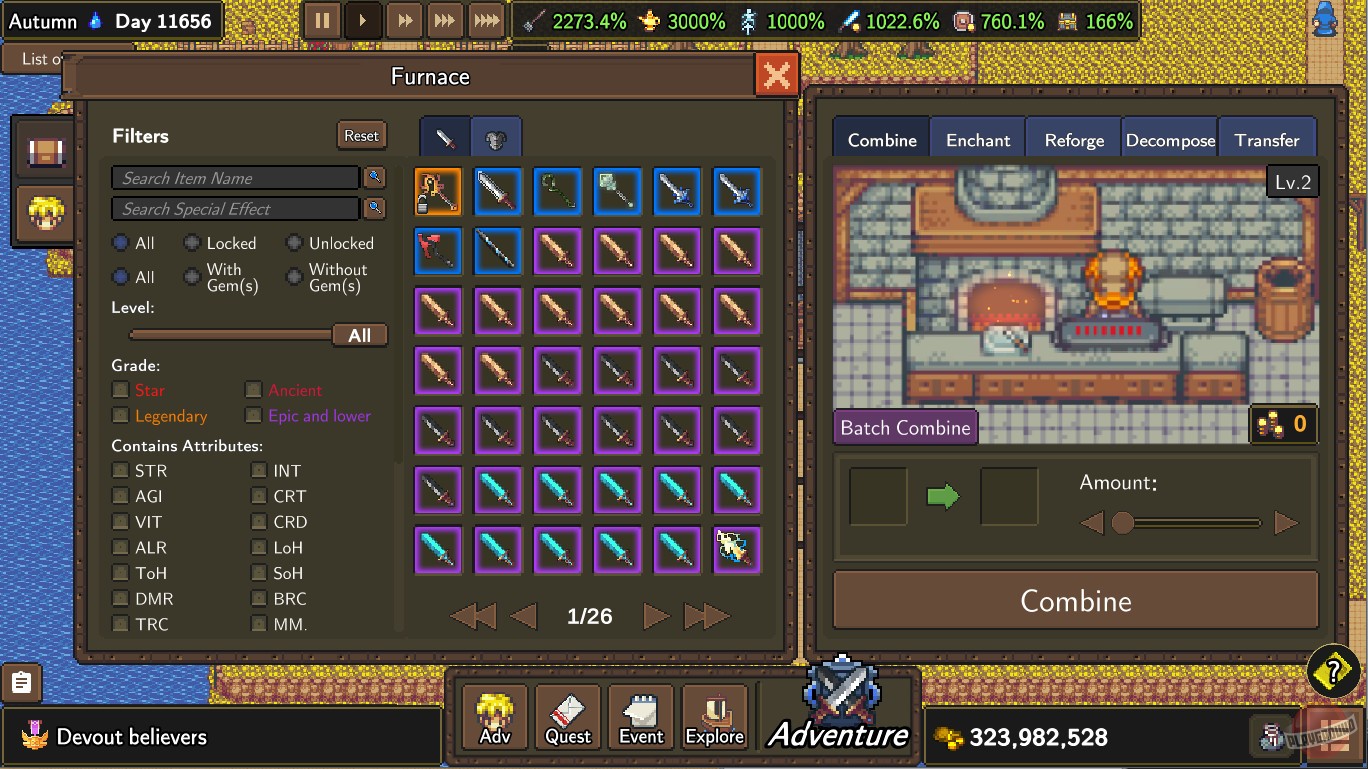
Task: Open the Event panel
Action: coord(640,715)
